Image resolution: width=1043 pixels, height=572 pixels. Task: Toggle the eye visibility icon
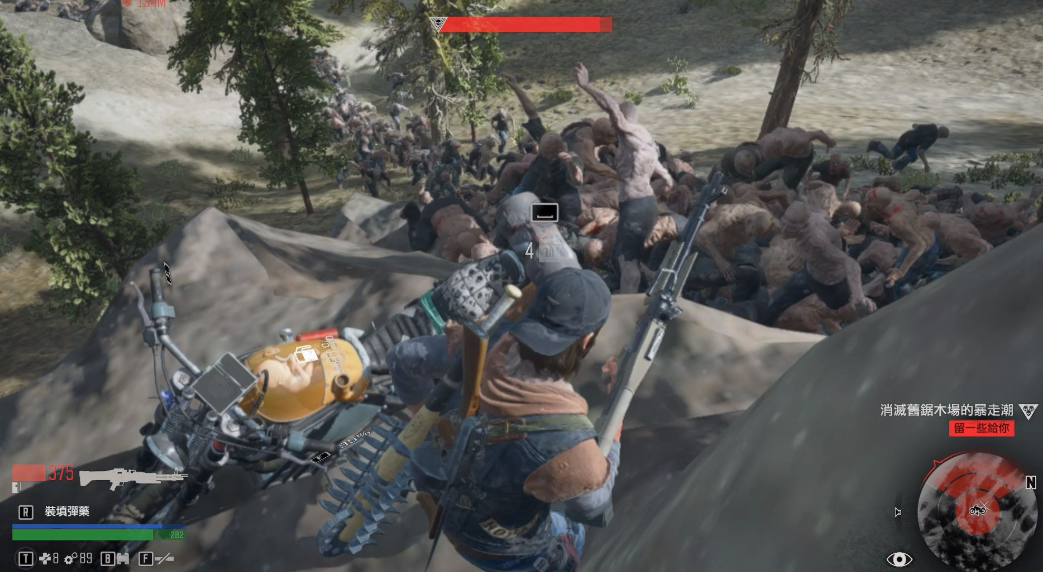(898, 560)
